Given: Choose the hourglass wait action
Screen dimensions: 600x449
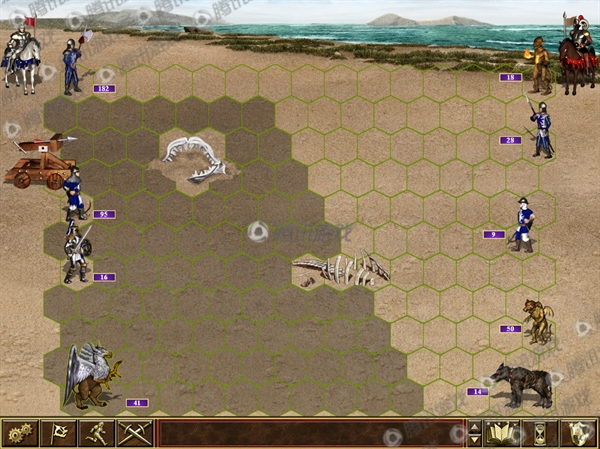Looking at the screenshot, I should point(541,433).
